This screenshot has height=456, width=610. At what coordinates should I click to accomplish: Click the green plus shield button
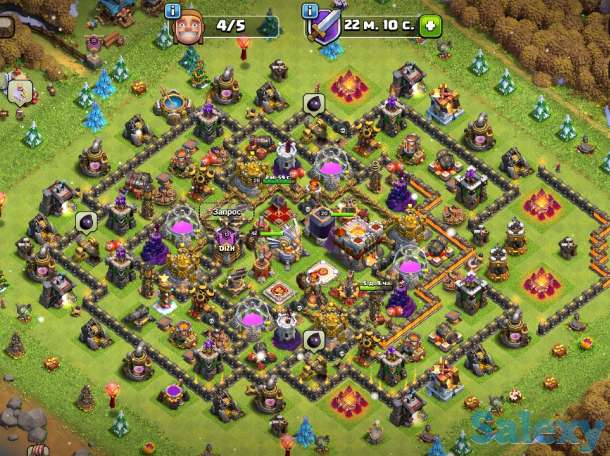(x=430, y=26)
